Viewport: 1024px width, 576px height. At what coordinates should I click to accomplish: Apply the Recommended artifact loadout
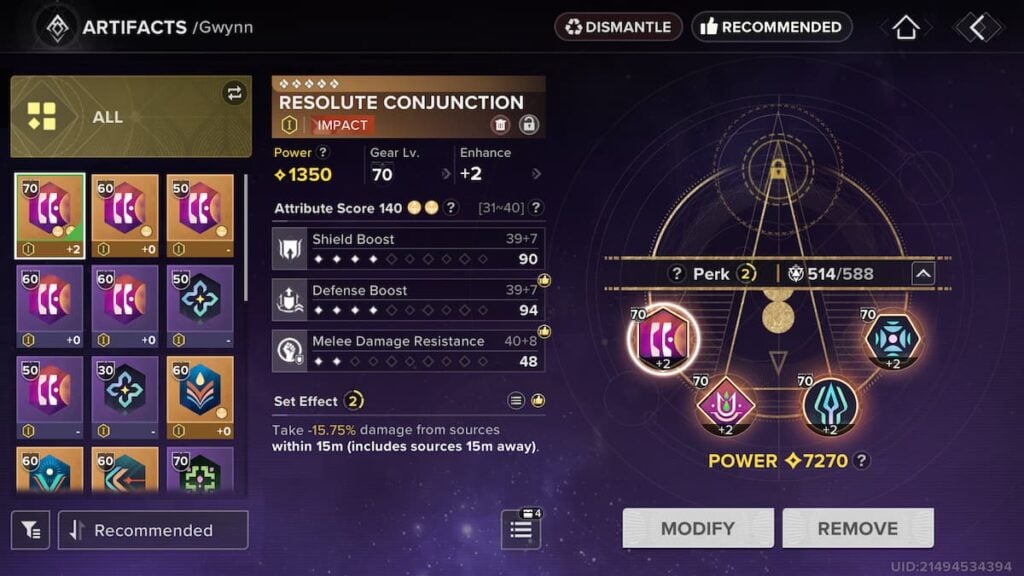click(x=771, y=27)
